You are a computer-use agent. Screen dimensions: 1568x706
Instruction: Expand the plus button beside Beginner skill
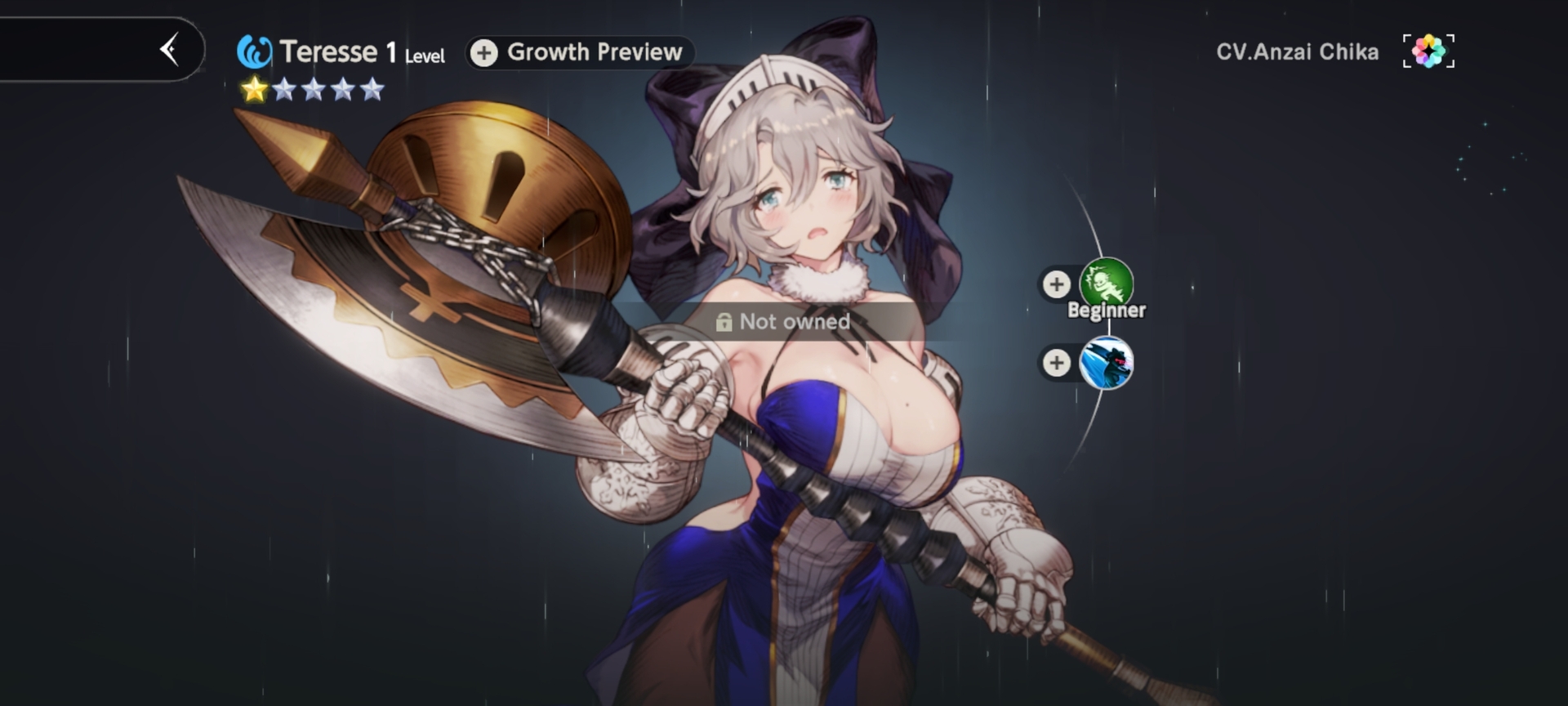1056,284
